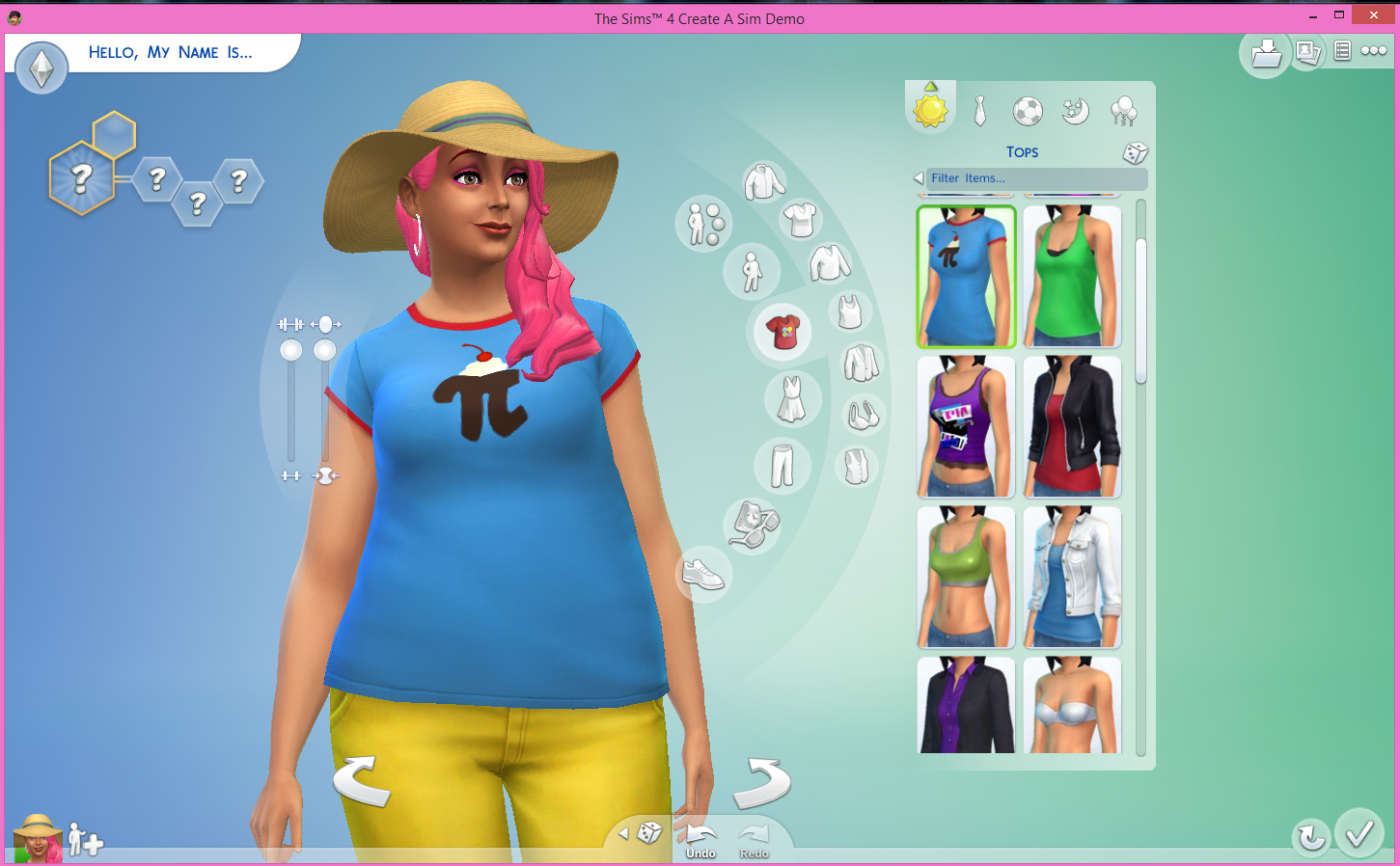Select the Formal outfit tie icon
Viewport: 1400px width, 866px height.
pos(978,111)
